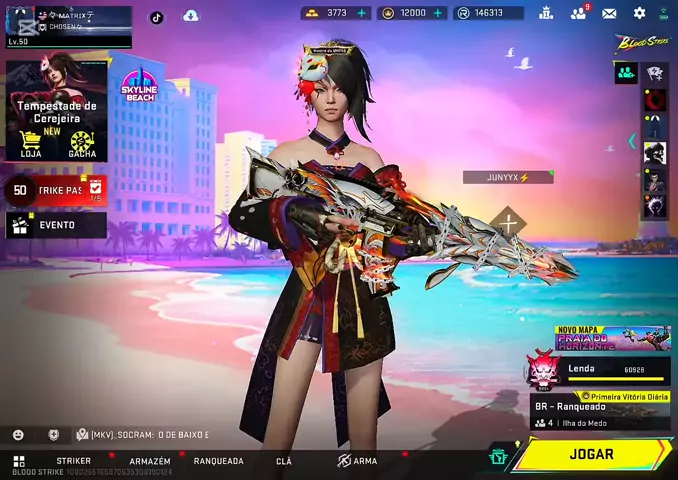The width and height of the screenshot is (678, 480).
Task: View the player profile card
Action: pos(68,27)
